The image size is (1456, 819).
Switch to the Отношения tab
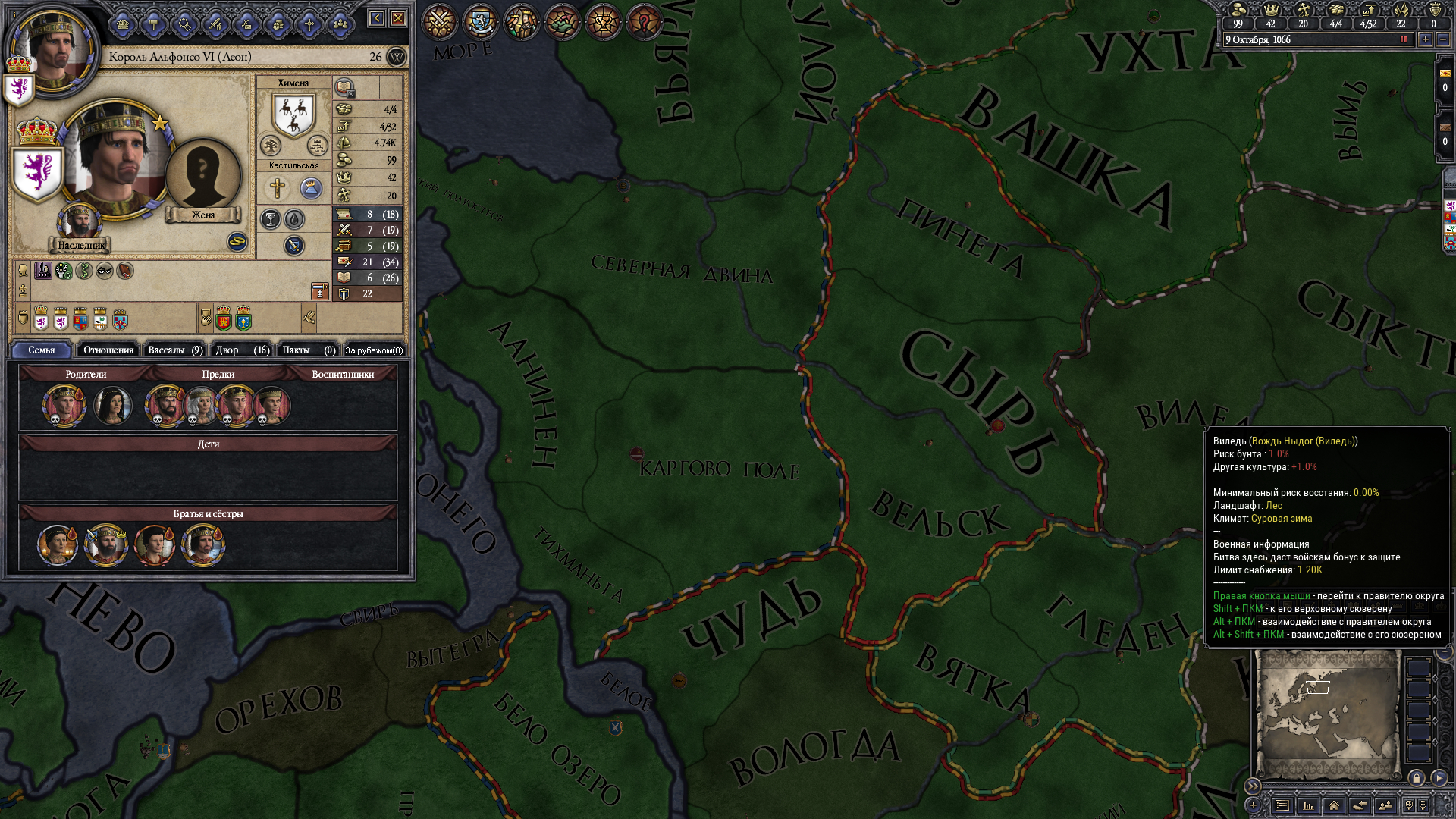coord(108,350)
